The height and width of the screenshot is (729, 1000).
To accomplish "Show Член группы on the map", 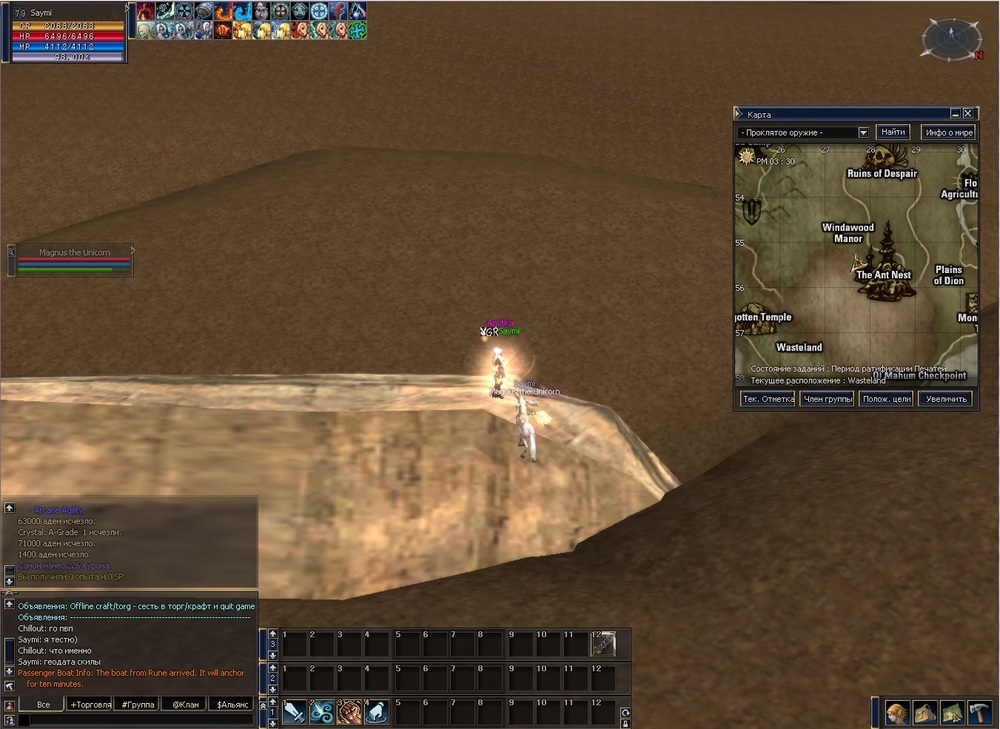I will pos(826,399).
